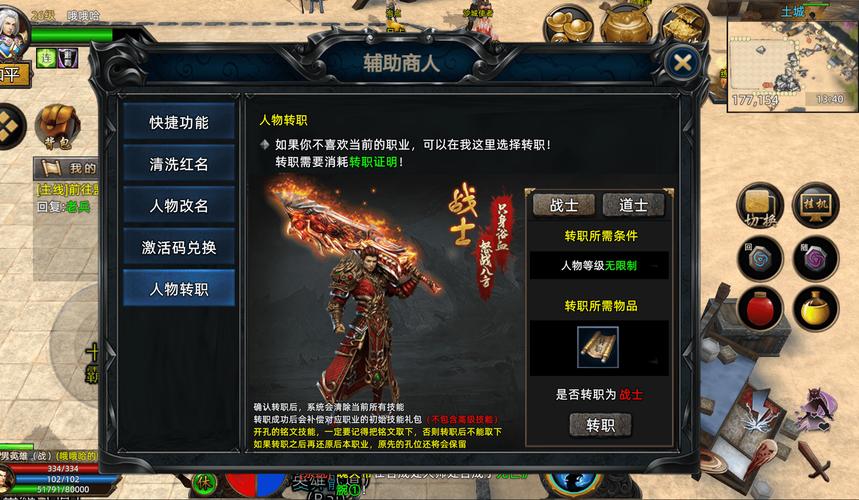Switch to the 人物转职 section
Viewport: 859px width, 500px height.
click(179, 289)
